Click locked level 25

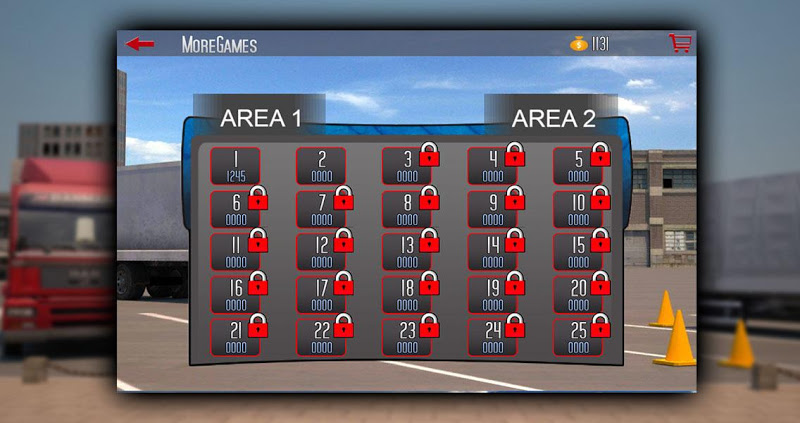579,337
